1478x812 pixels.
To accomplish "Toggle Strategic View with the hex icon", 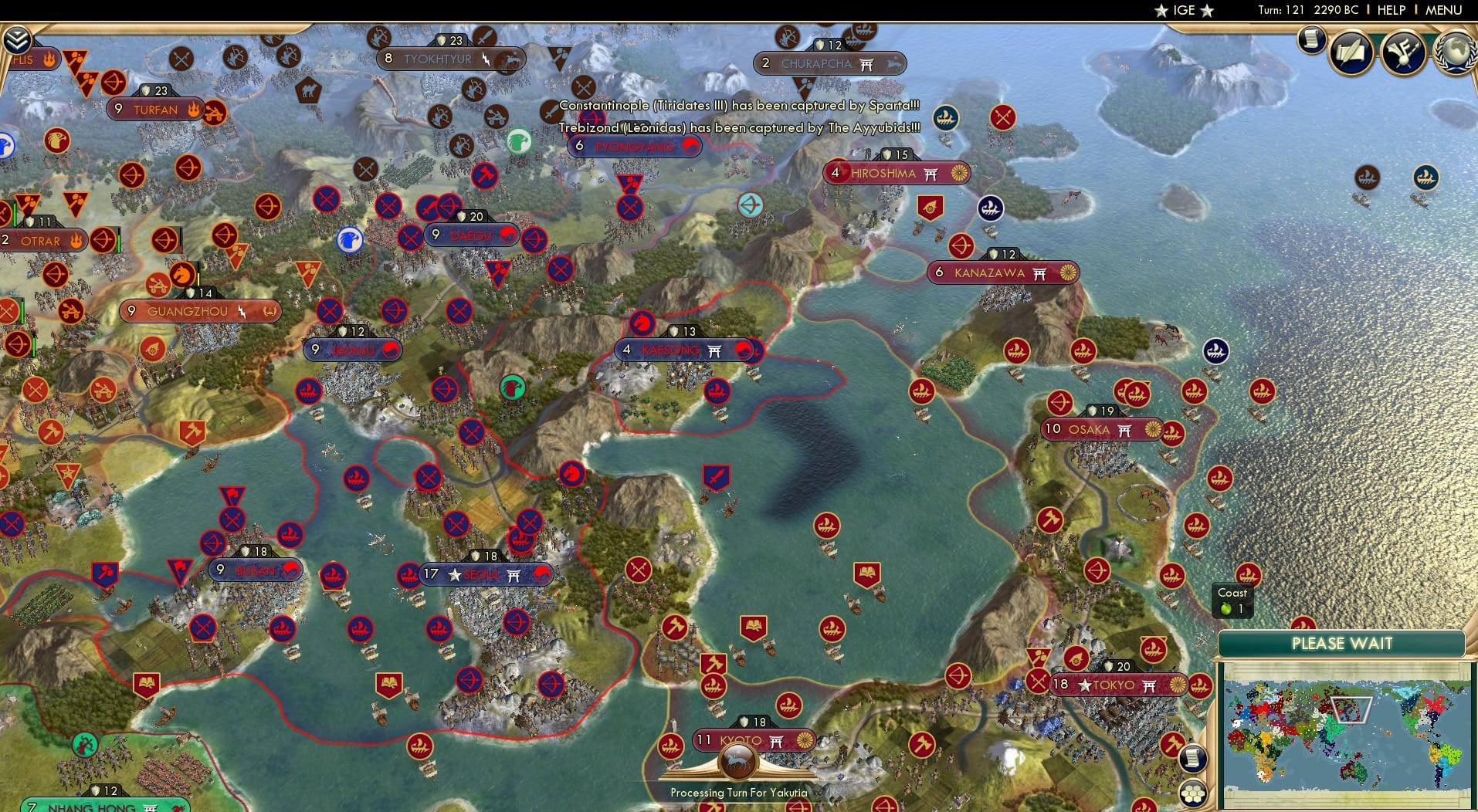I will tap(1194, 792).
